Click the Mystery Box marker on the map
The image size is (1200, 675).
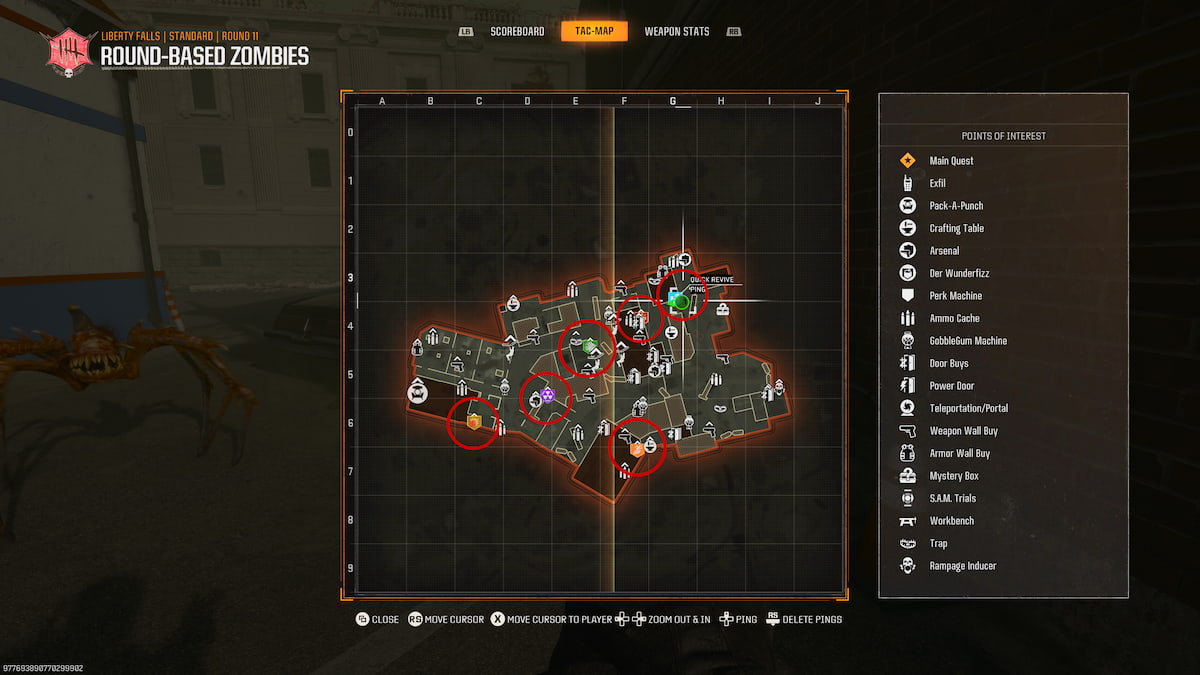[722, 309]
